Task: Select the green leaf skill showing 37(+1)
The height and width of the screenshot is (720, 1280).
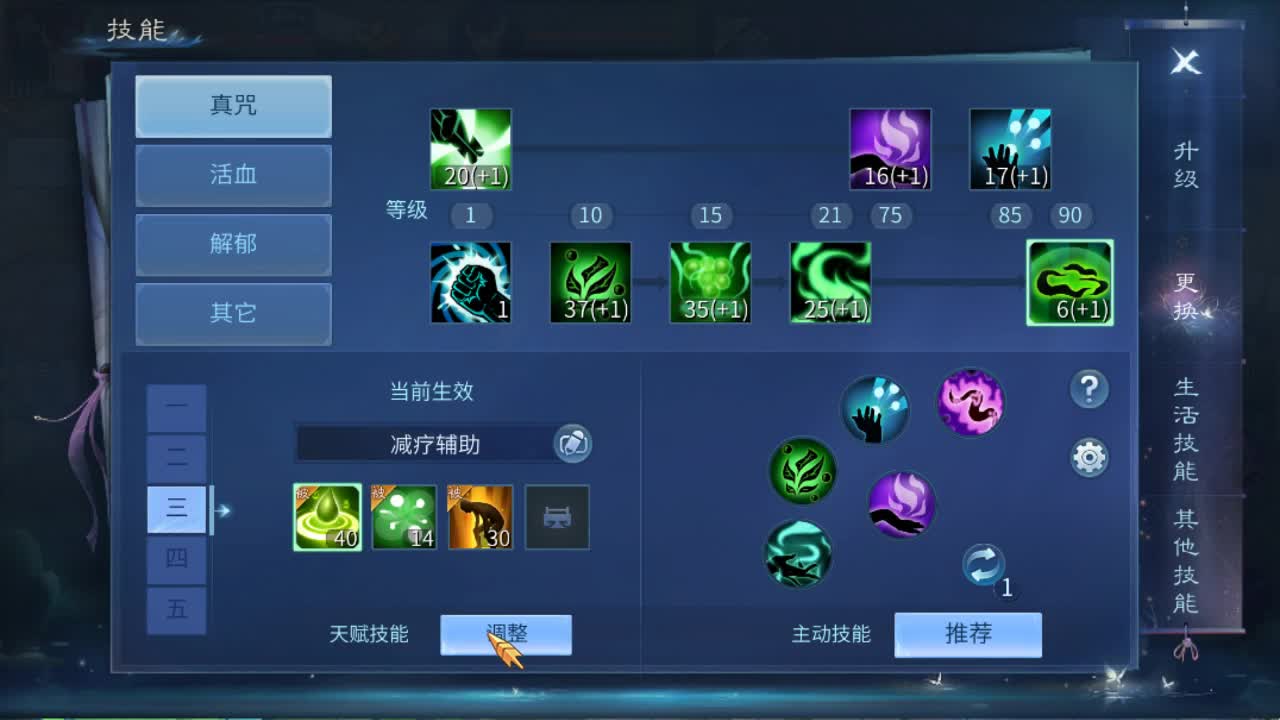Action: click(x=590, y=281)
